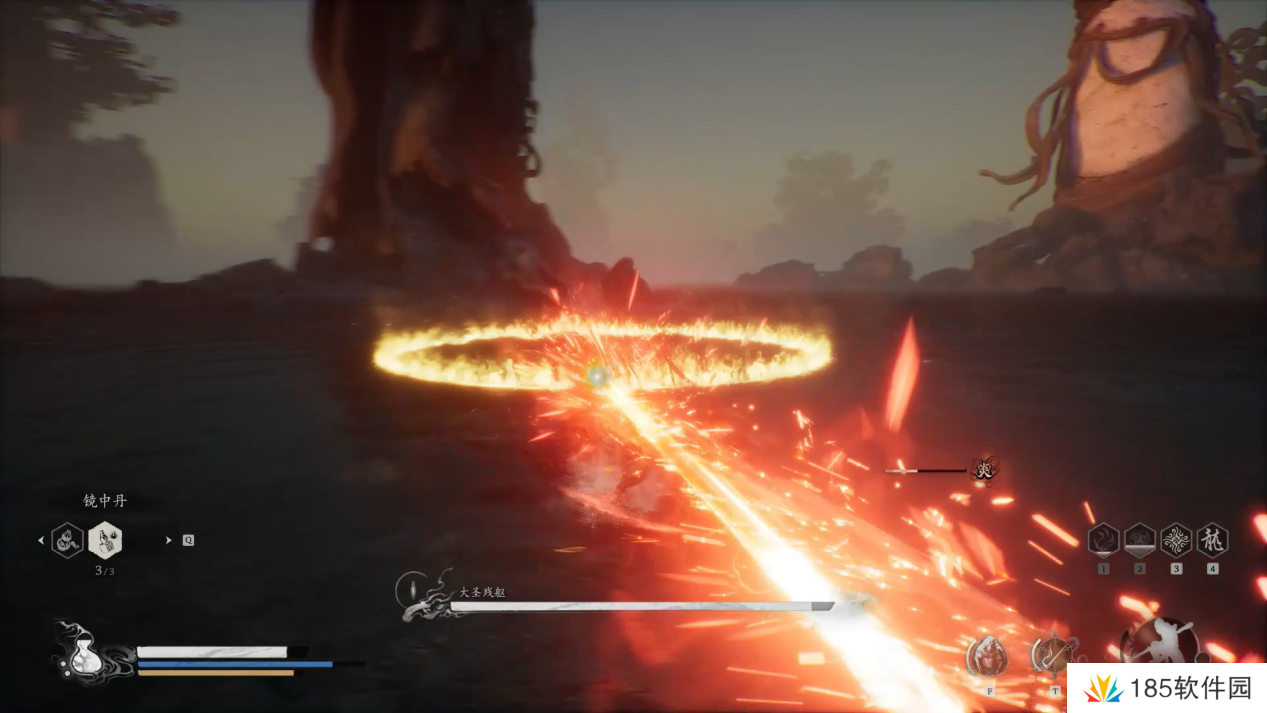Trigger the dragon 龍 character spell slot
Viewport: 1267px width, 713px height.
pyautogui.click(x=1212, y=540)
